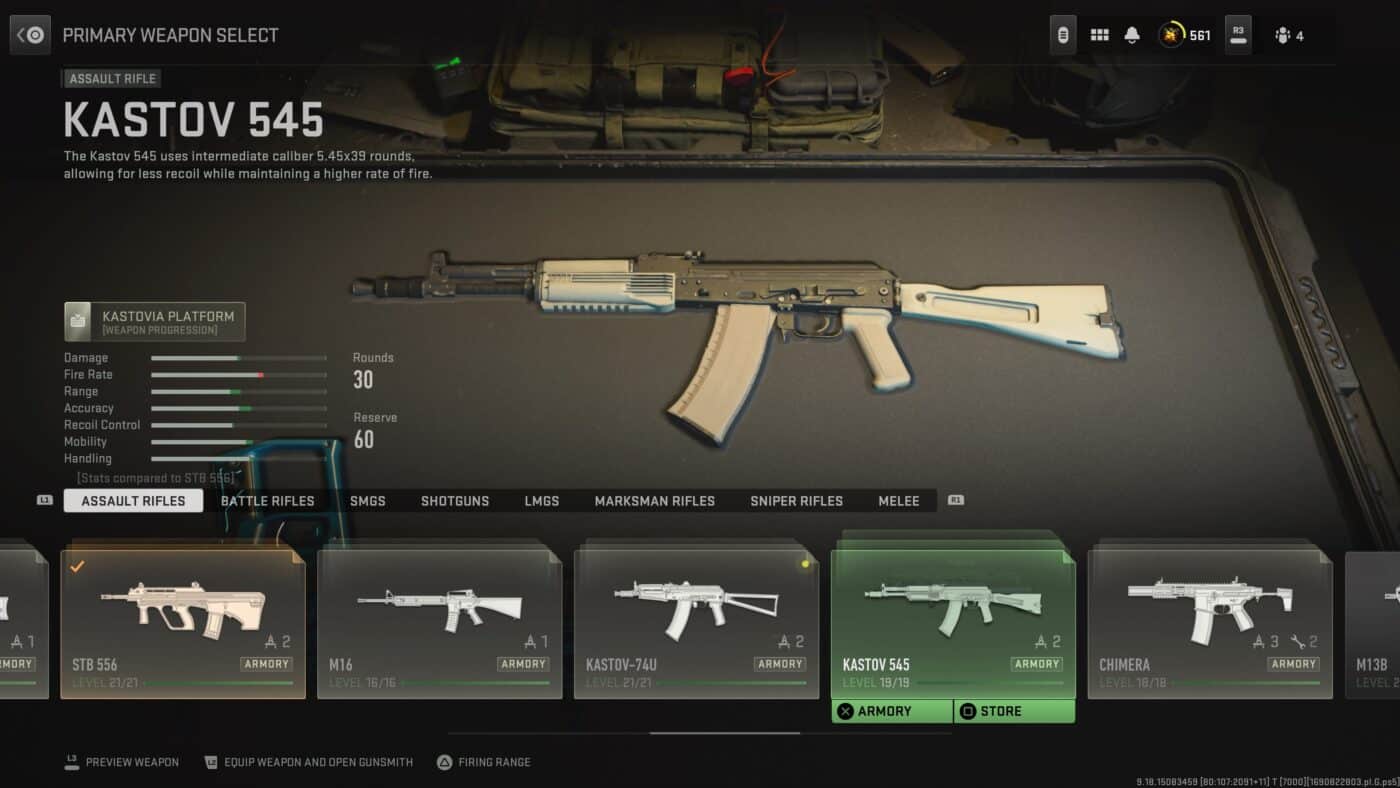Open the SNIPER RIFLES category
Image resolution: width=1400 pixels, height=788 pixels.
coord(796,500)
